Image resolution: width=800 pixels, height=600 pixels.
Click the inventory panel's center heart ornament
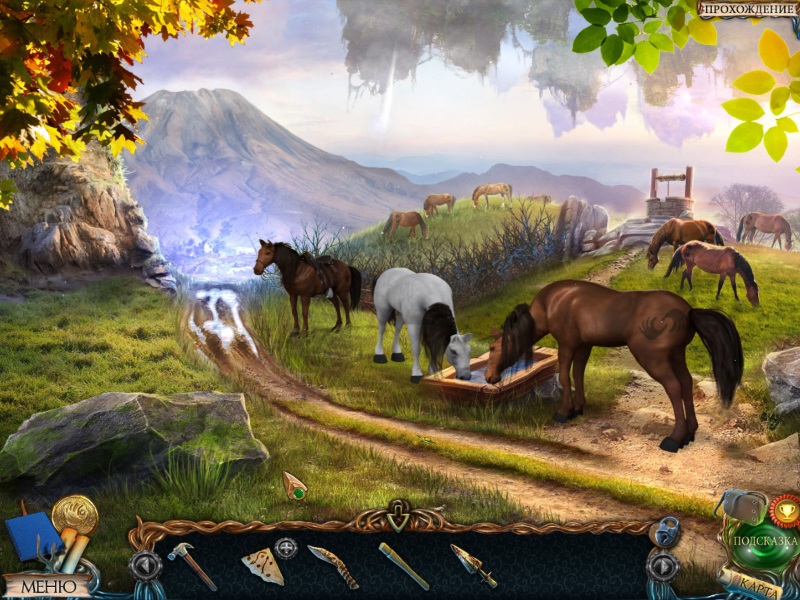click(x=399, y=514)
